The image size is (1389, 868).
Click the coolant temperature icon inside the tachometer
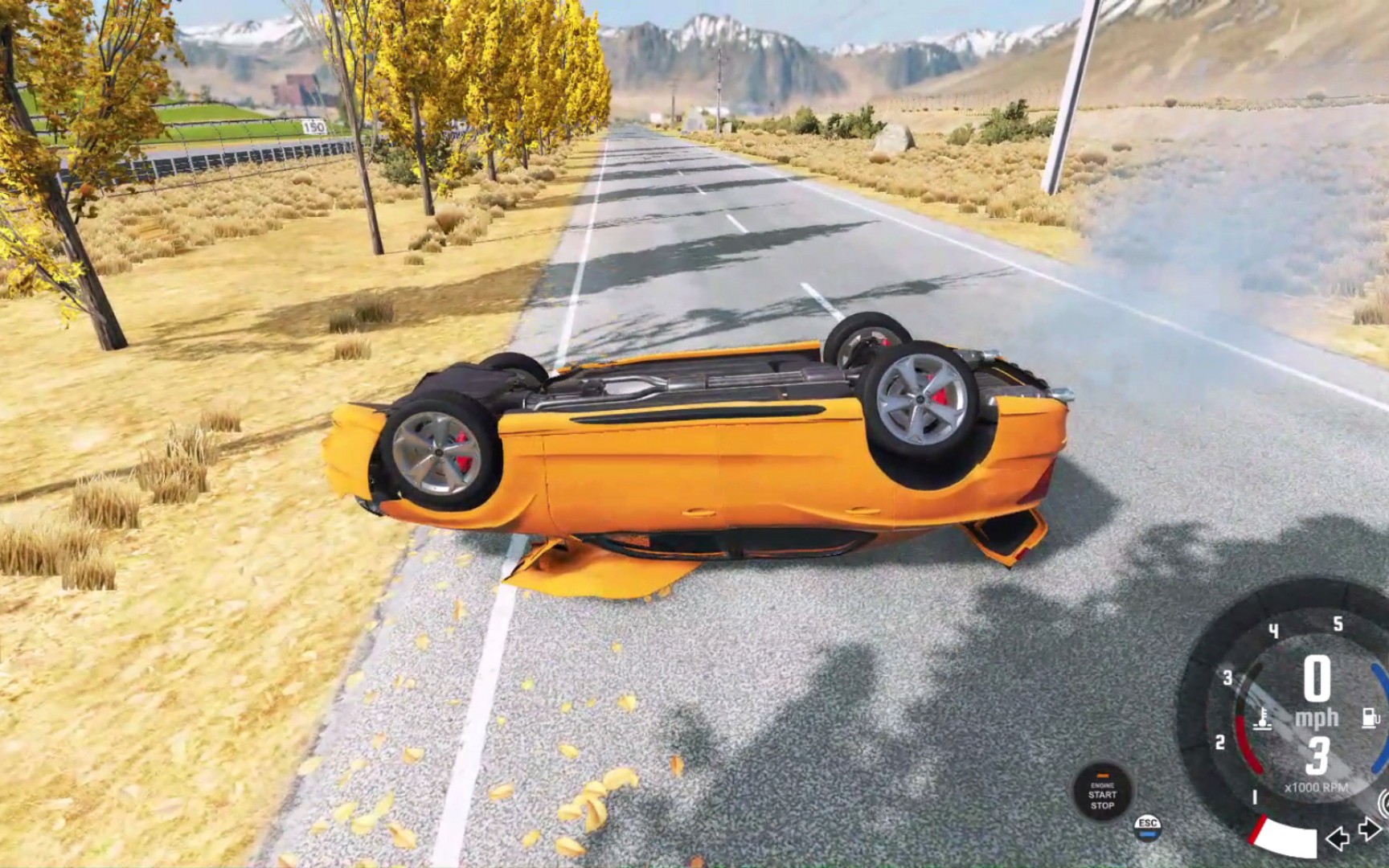1264,719
